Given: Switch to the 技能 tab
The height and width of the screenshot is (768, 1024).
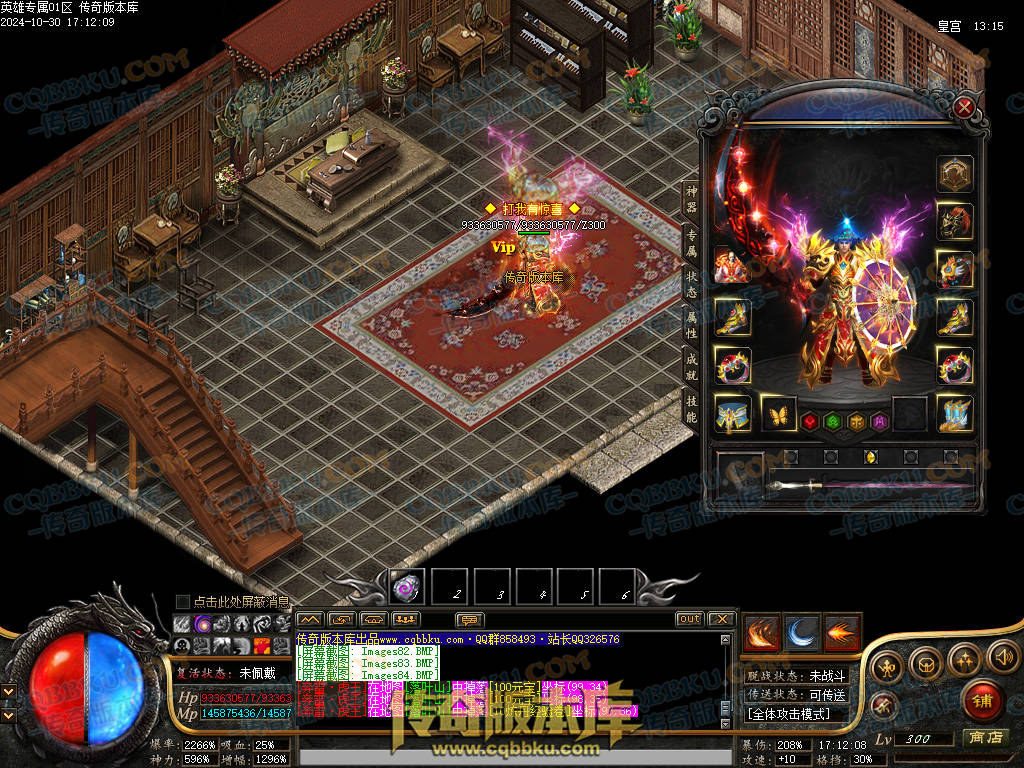Looking at the screenshot, I should pos(691,408).
